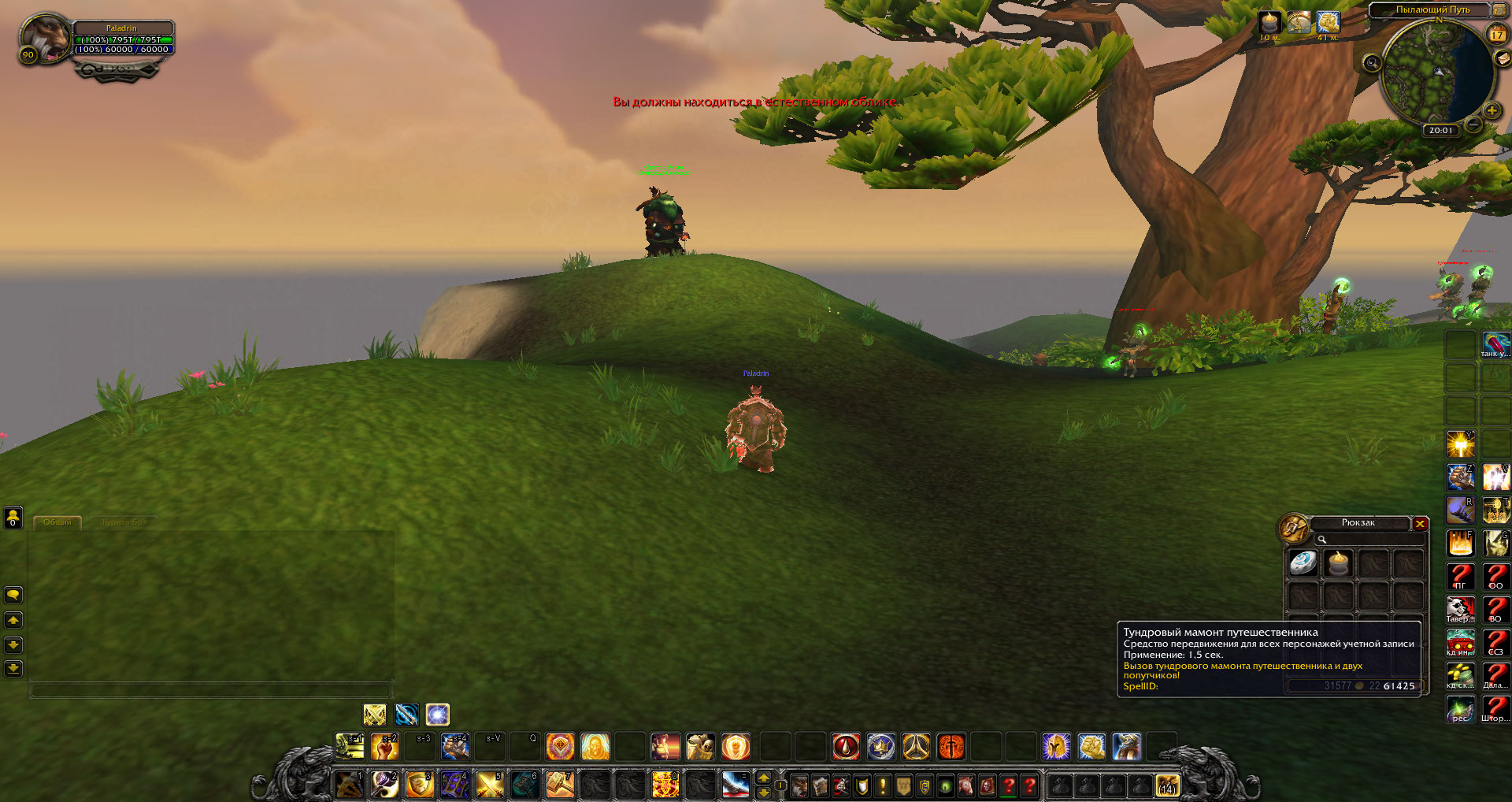Select the hearthstone in the backpack
Image resolution: width=1512 pixels, height=802 pixels.
coord(1303,563)
